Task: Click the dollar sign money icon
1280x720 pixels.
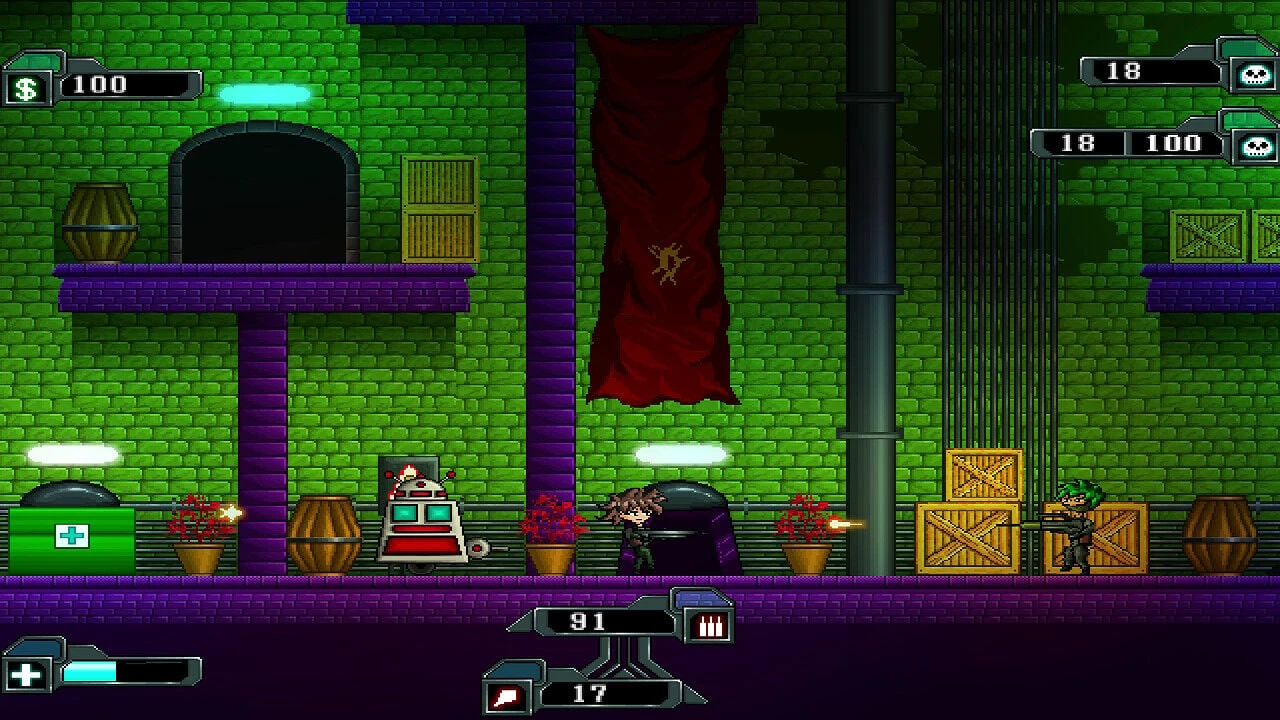Action: (x=27, y=88)
